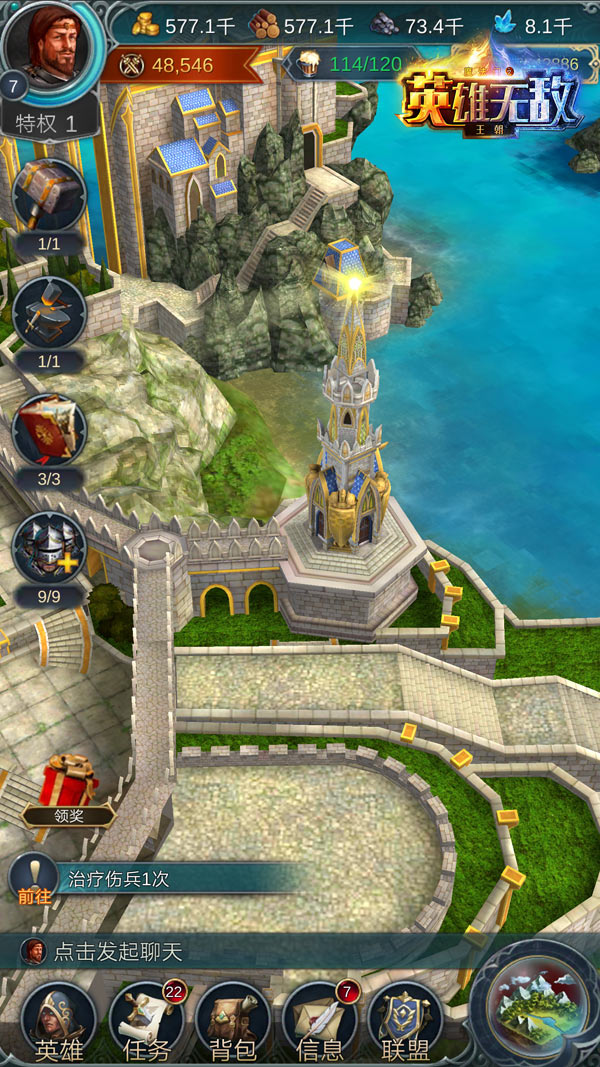
Task: Open the player portrait profile
Action: pos(53,48)
